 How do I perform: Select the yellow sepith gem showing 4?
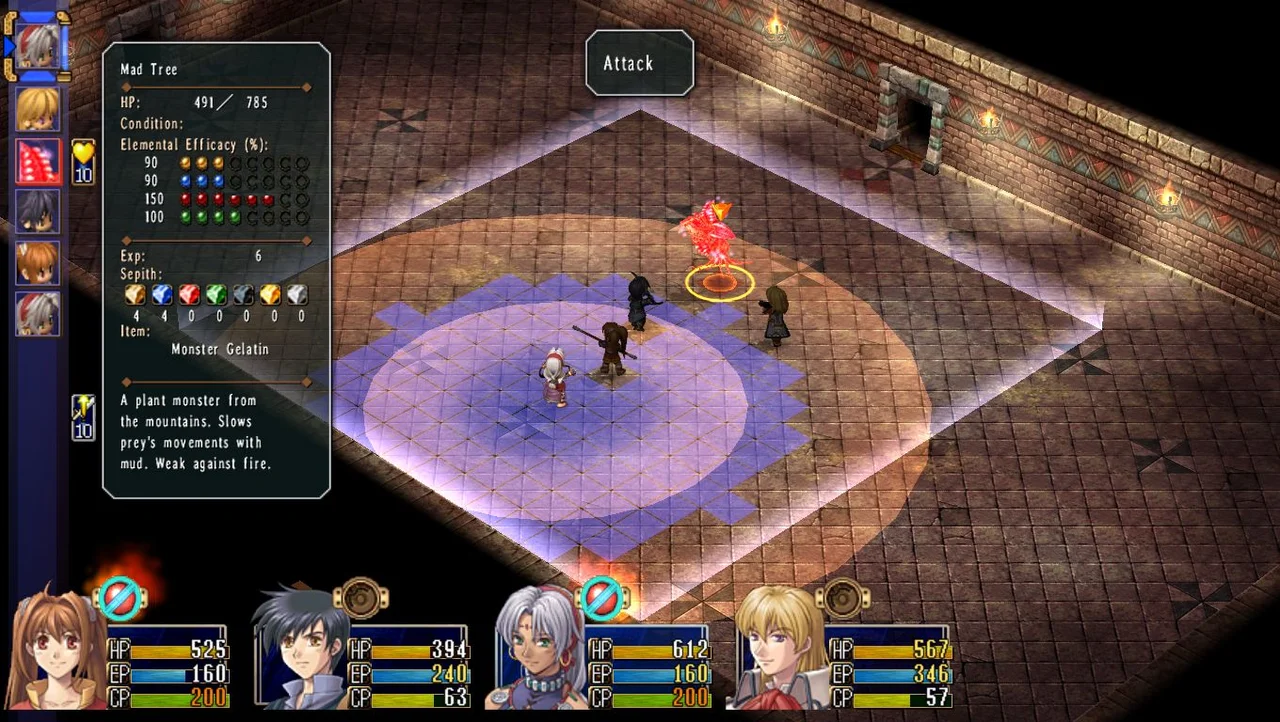click(135, 293)
